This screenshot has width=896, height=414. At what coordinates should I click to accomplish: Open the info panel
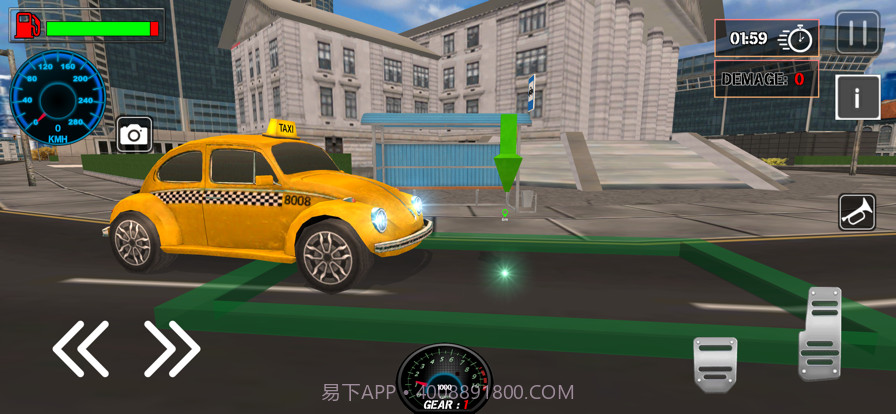pyautogui.click(x=857, y=98)
